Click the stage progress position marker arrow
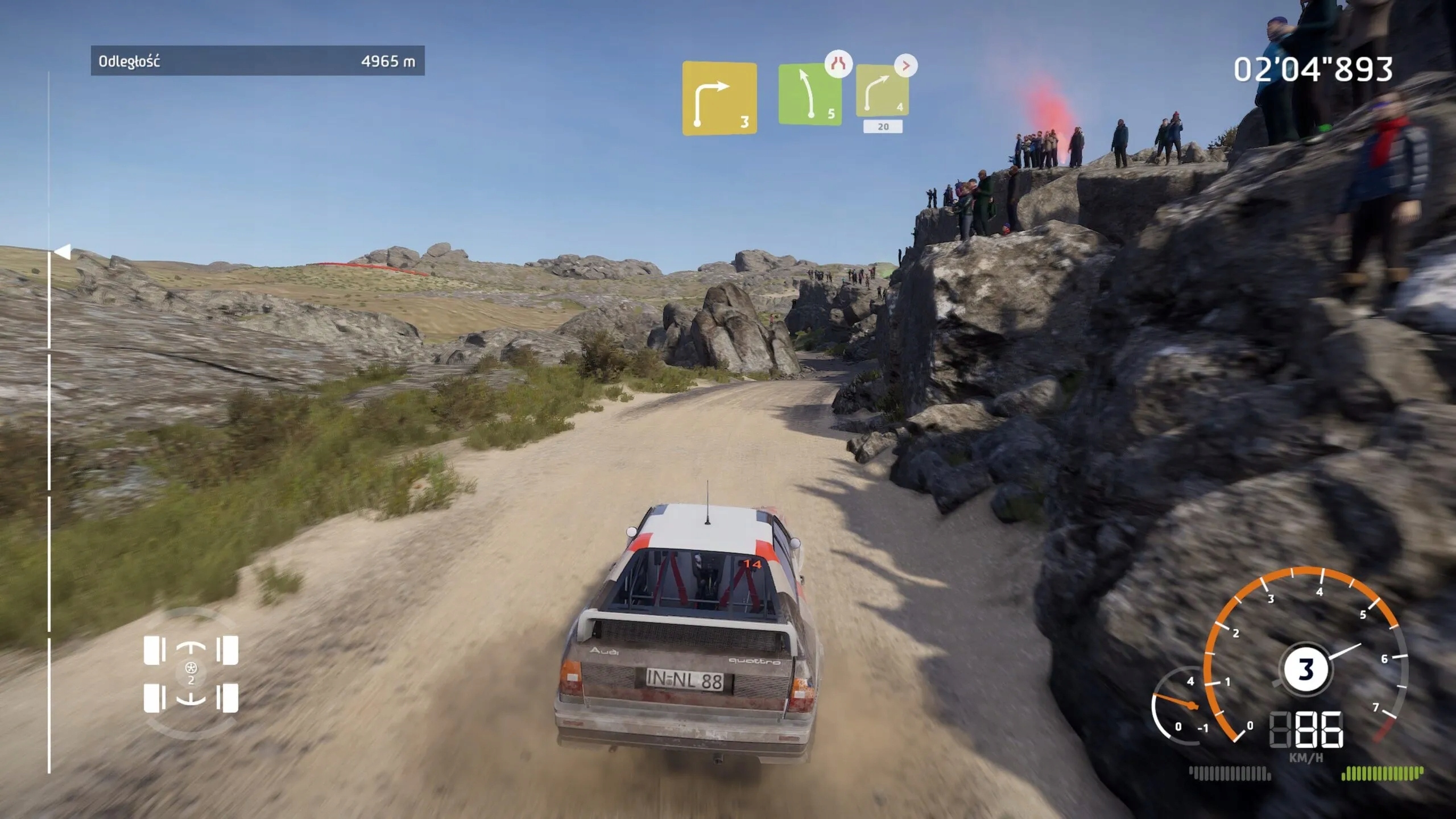Image resolution: width=1456 pixels, height=819 pixels. tap(63, 251)
